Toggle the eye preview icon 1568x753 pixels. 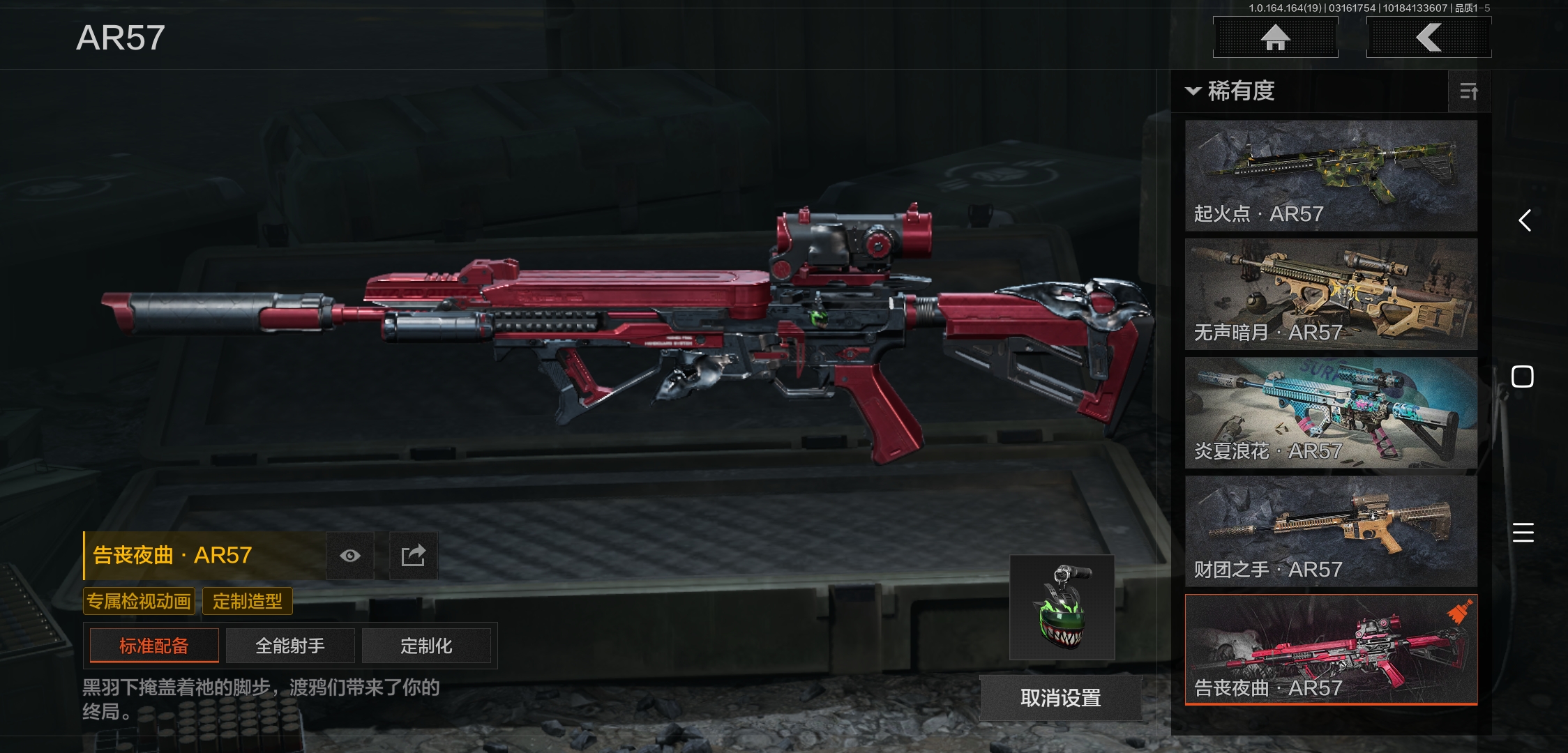(x=350, y=556)
